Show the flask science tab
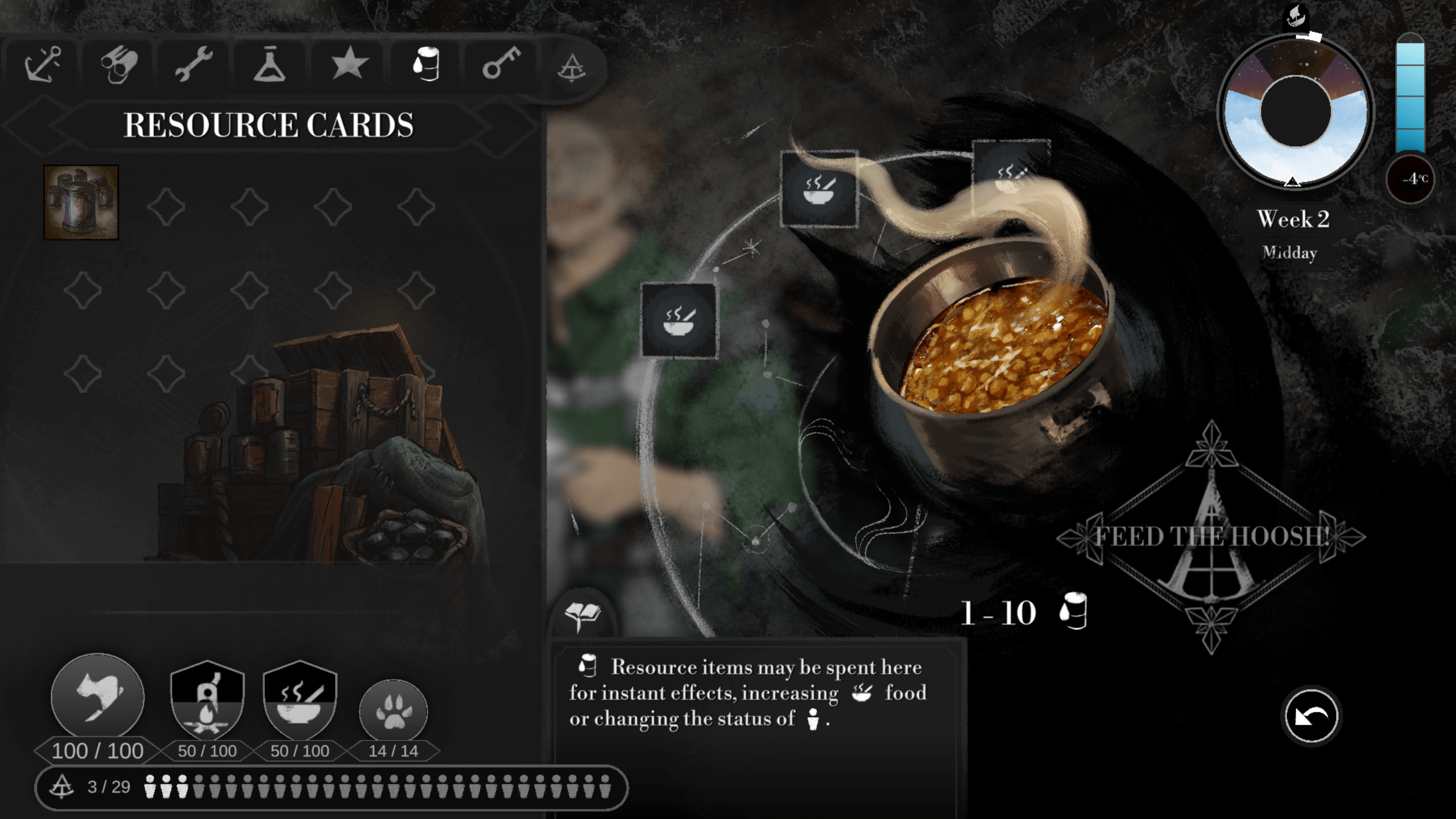Viewport: 1456px width, 819px height. click(270, 65)
